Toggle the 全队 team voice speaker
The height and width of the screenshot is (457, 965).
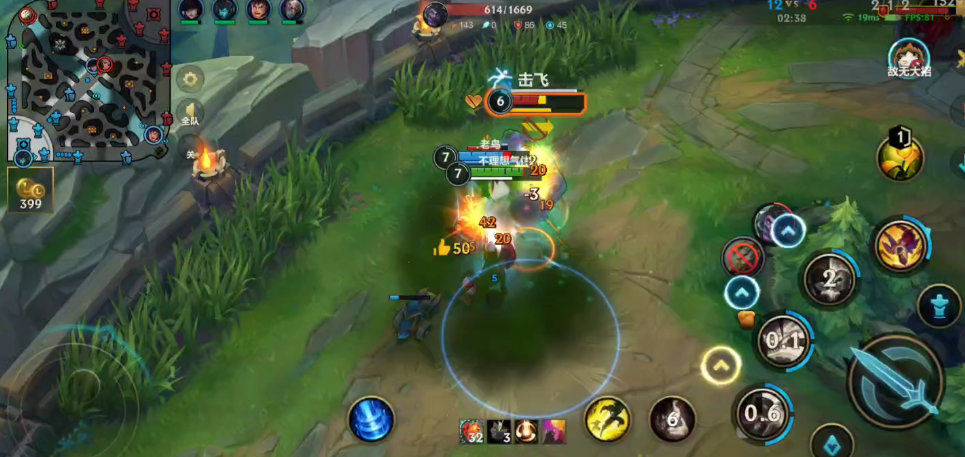coord(190,113)
